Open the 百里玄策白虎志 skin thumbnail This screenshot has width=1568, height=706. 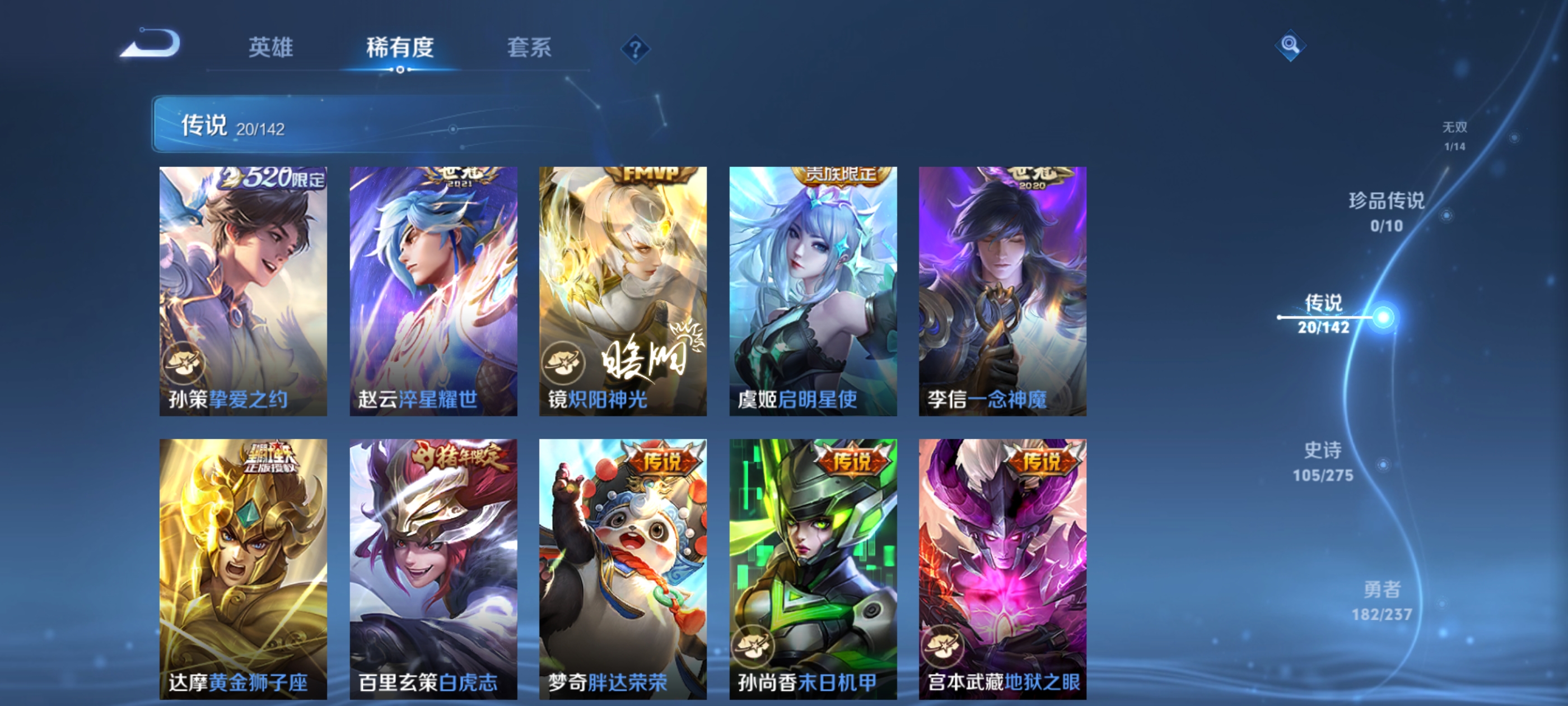coord(433,560)
